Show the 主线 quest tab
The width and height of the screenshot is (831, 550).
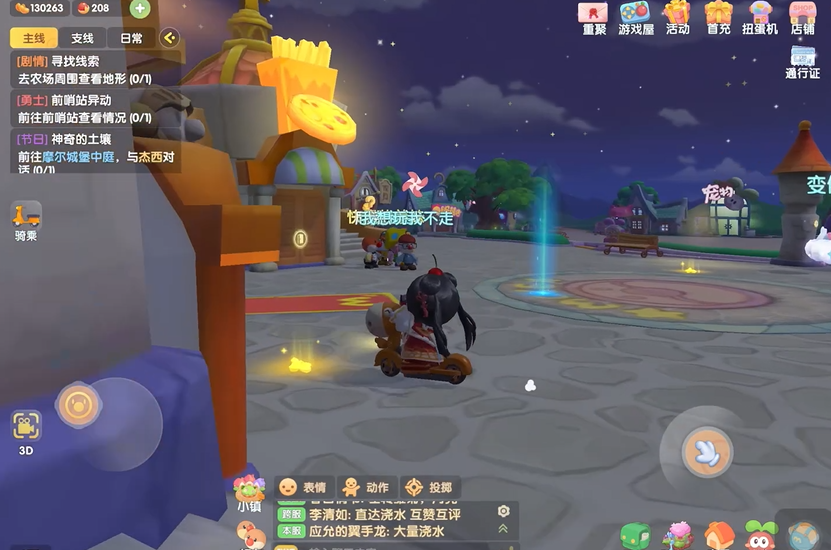click(x=33, y=38)
